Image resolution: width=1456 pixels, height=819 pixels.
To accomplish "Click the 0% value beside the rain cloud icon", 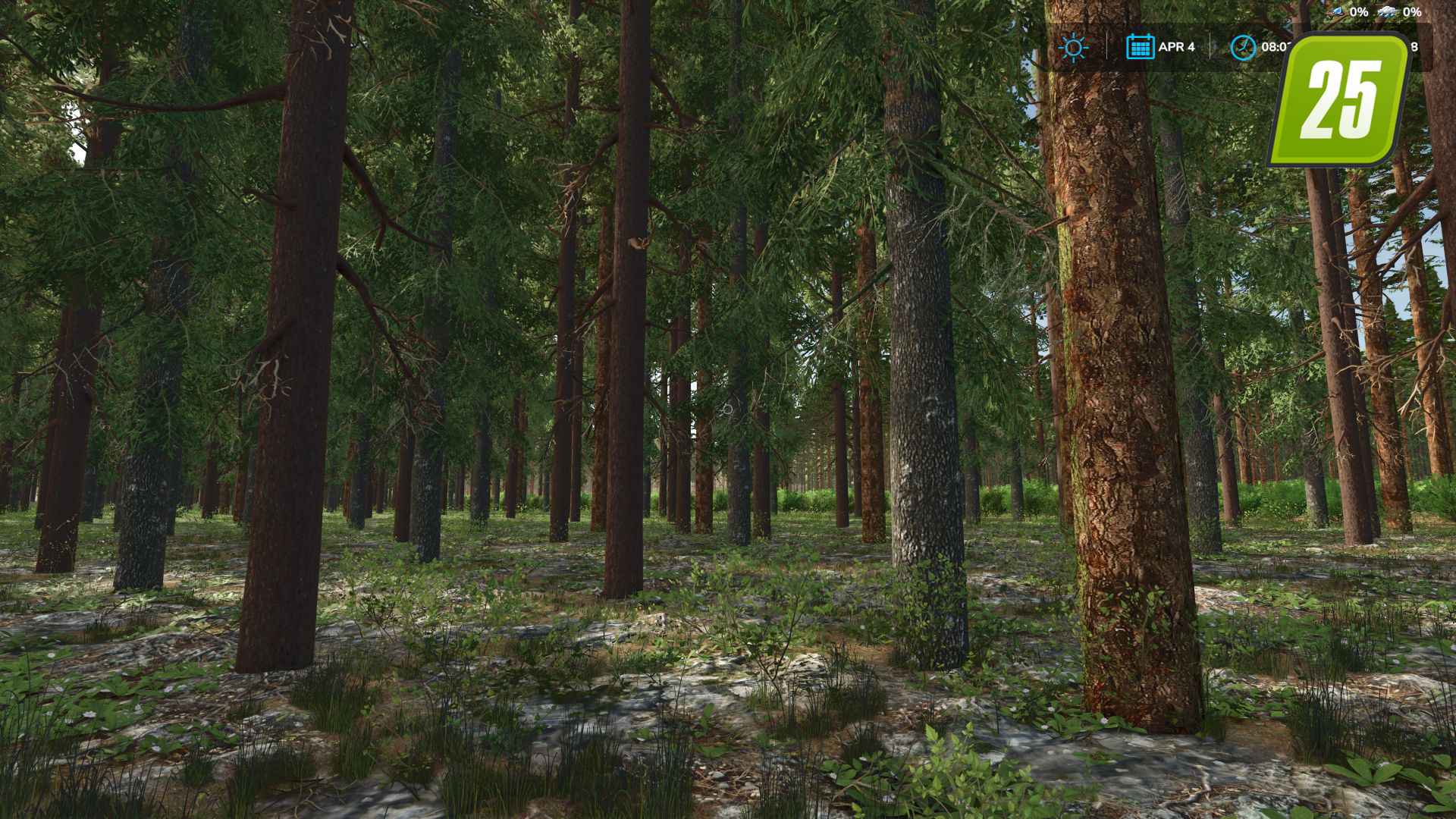I will pyautogui.click(x=1411, y=11).
